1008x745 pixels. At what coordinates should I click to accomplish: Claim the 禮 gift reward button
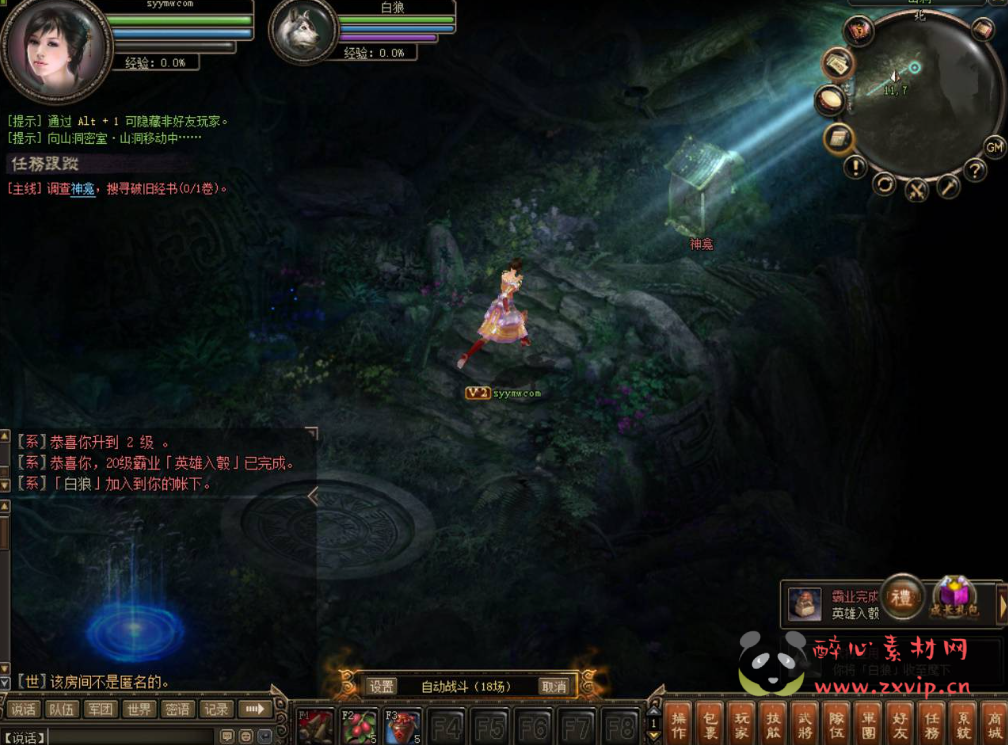[x=902, y=597]
